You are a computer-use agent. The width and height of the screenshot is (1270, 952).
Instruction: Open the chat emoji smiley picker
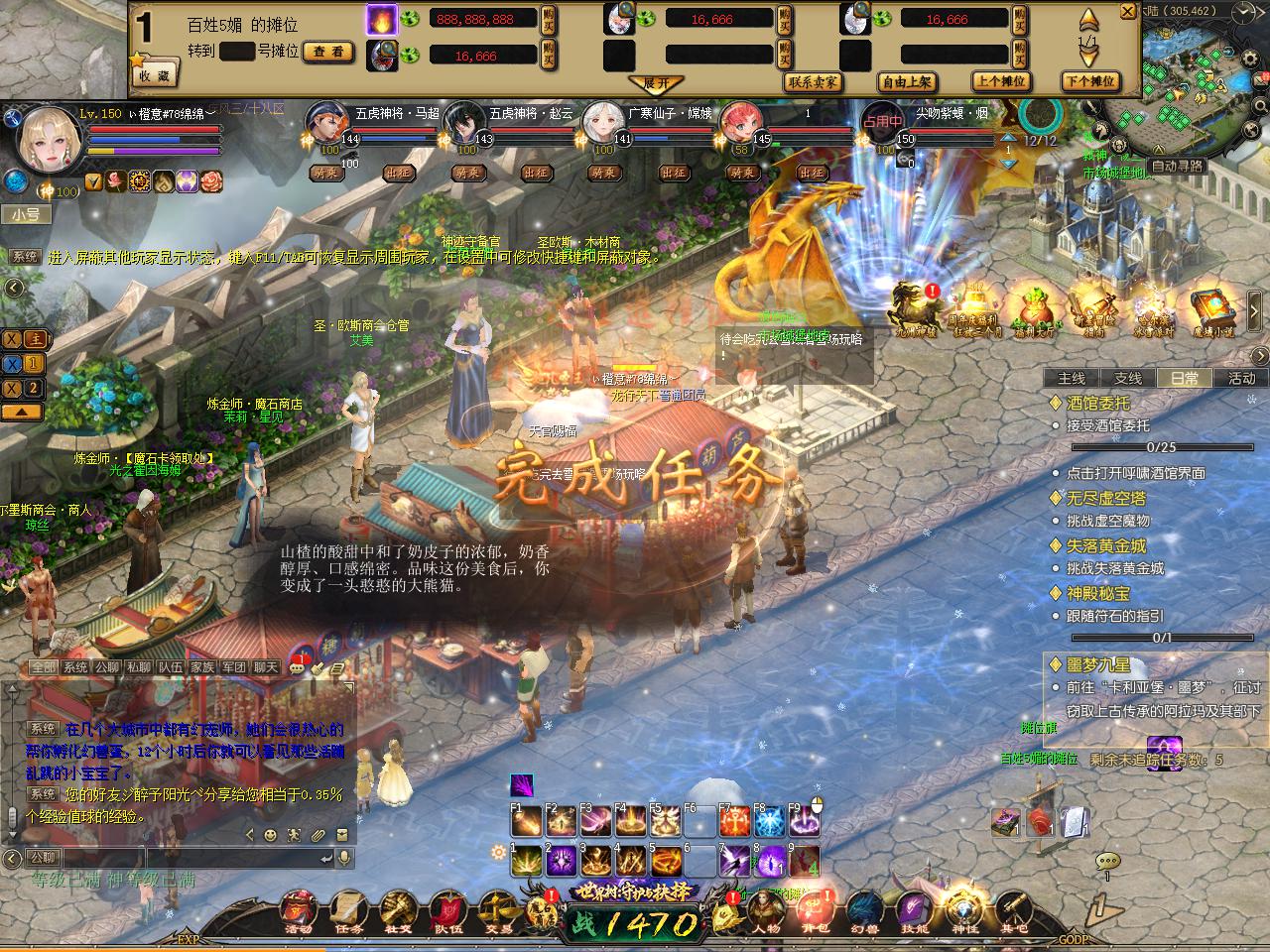270,834
